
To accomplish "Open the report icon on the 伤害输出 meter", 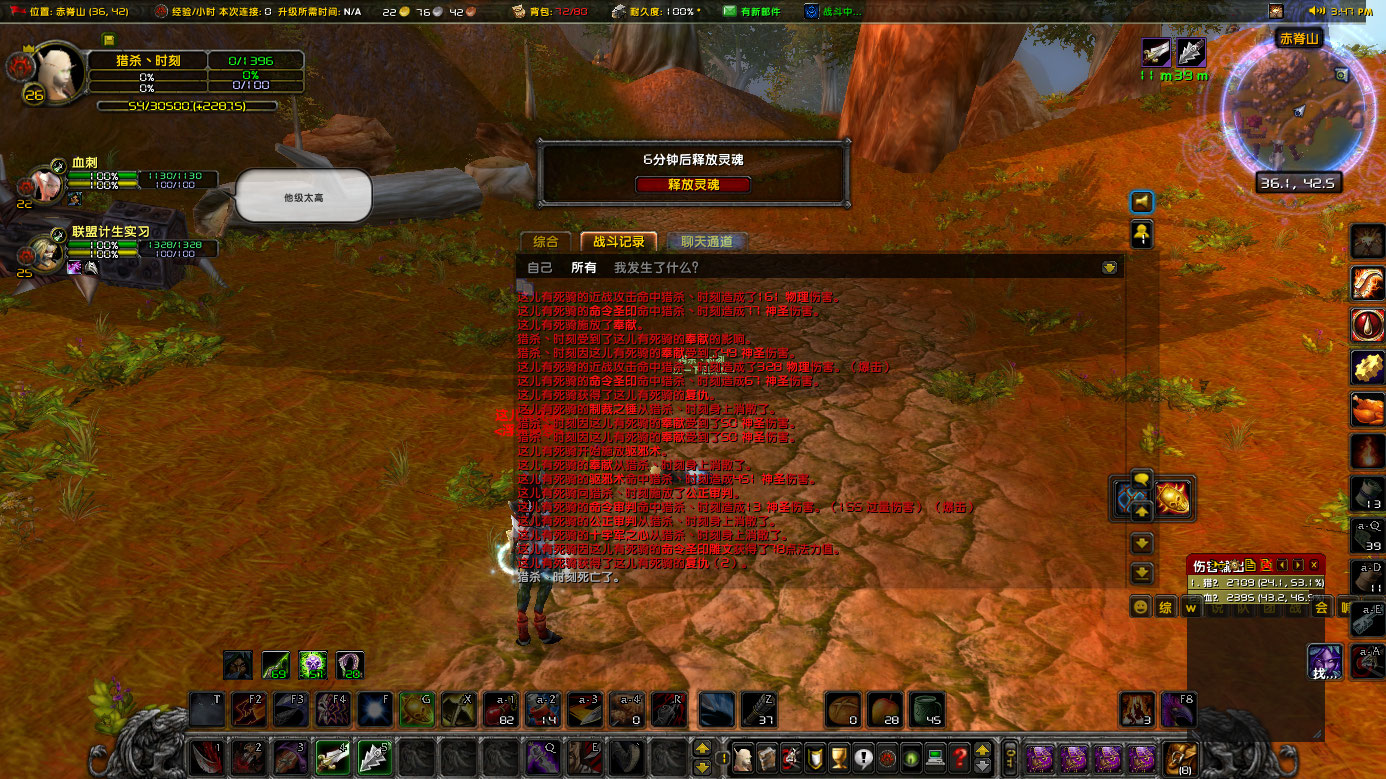I will tap(1250, 565).
